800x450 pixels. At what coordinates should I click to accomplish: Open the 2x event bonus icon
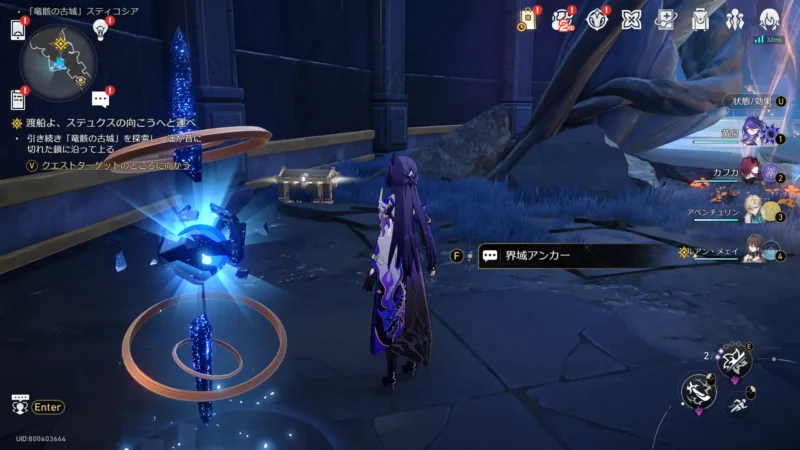coord(564,20)
